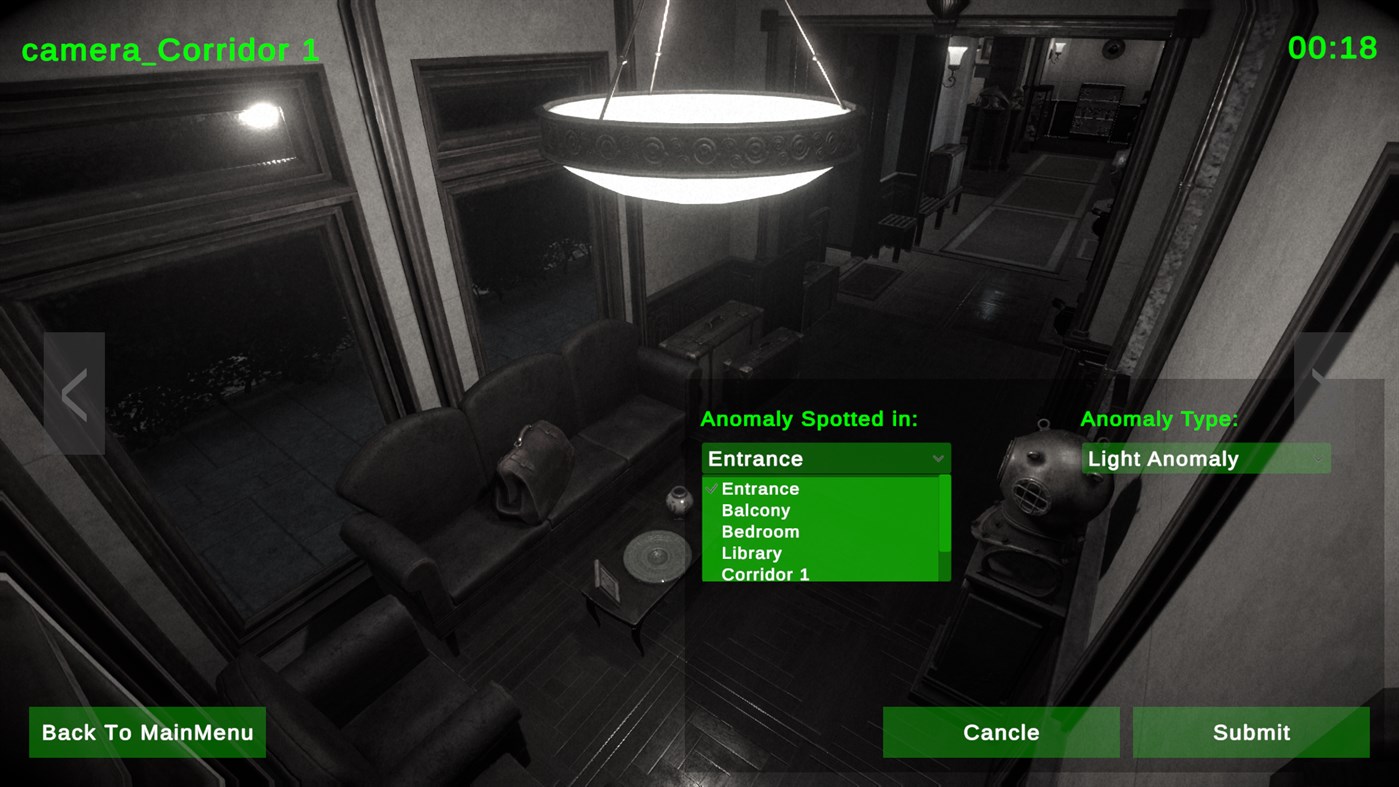Click the left arrow camera navigation control

pyautogui.click(x=74, y=393)
